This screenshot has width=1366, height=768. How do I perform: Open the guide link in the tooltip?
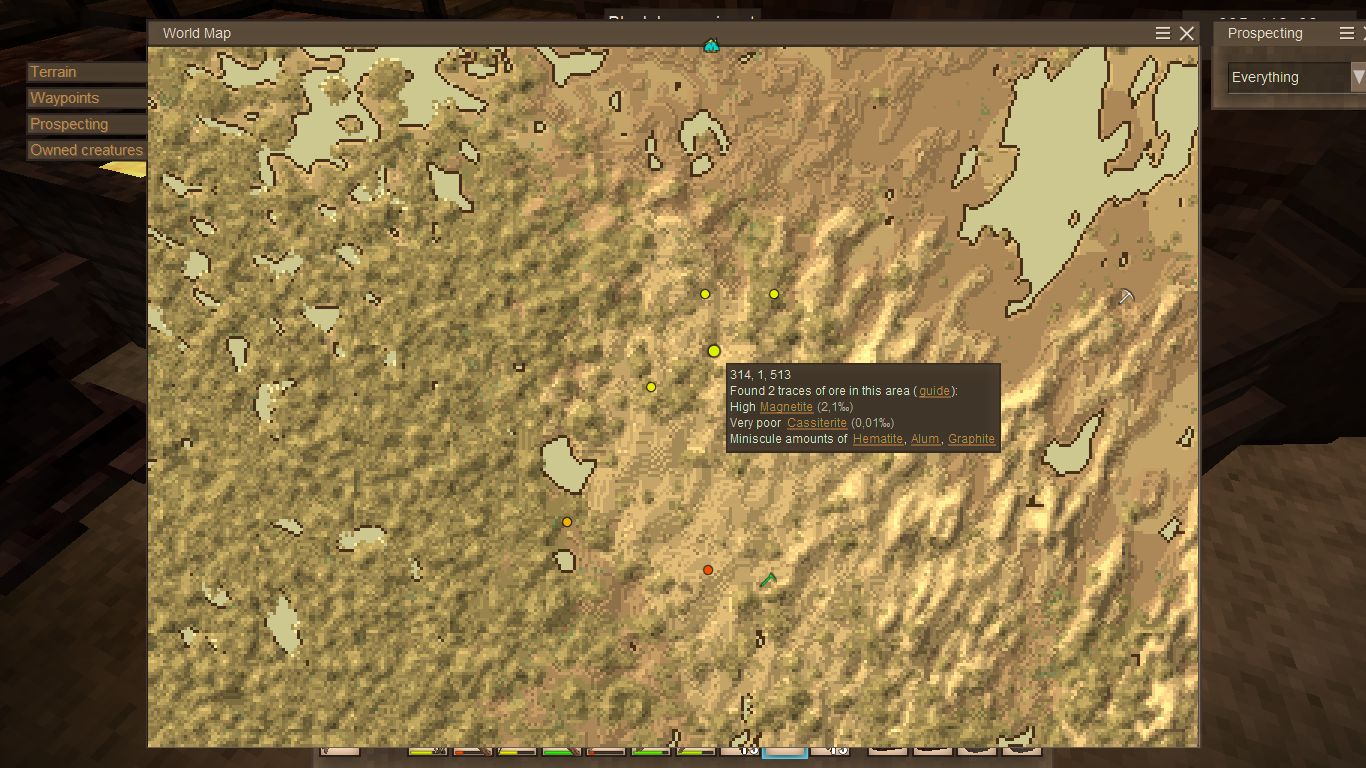click(934, 391)
